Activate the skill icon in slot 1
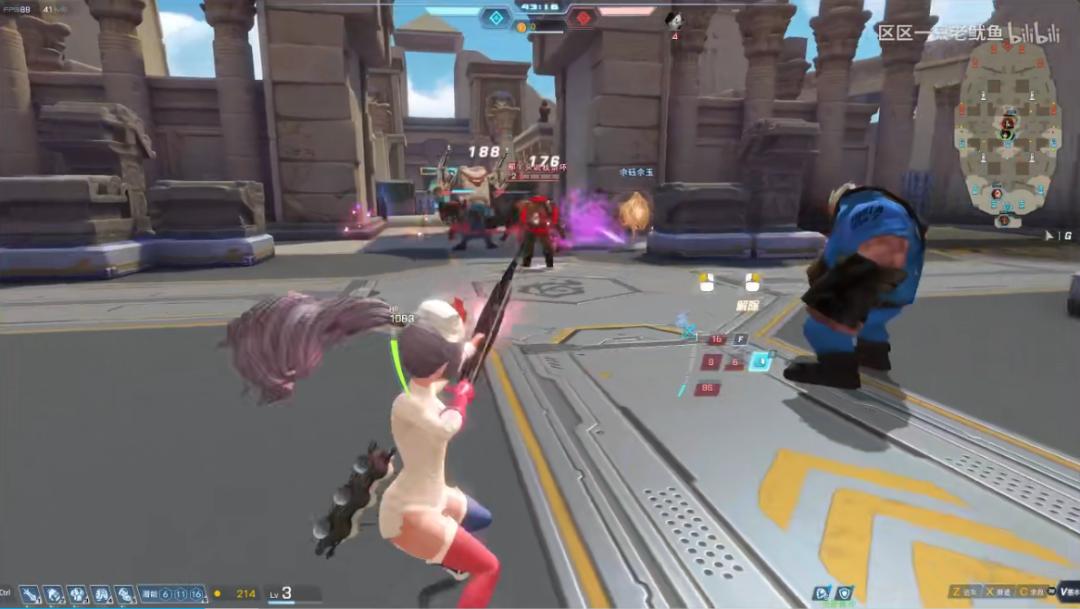1080x609 pixels. pyautogui.click(x=30, y=594)
